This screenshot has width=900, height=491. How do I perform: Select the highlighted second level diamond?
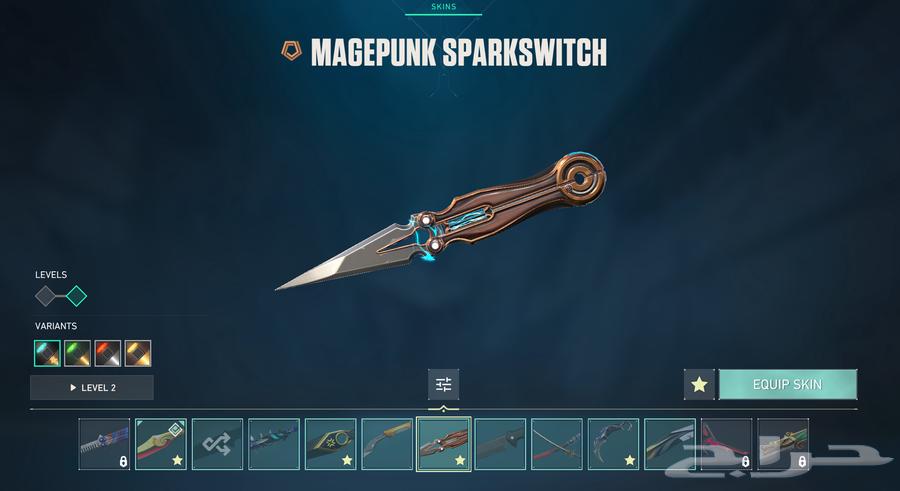pyautogui.click(x=76, y=296)
